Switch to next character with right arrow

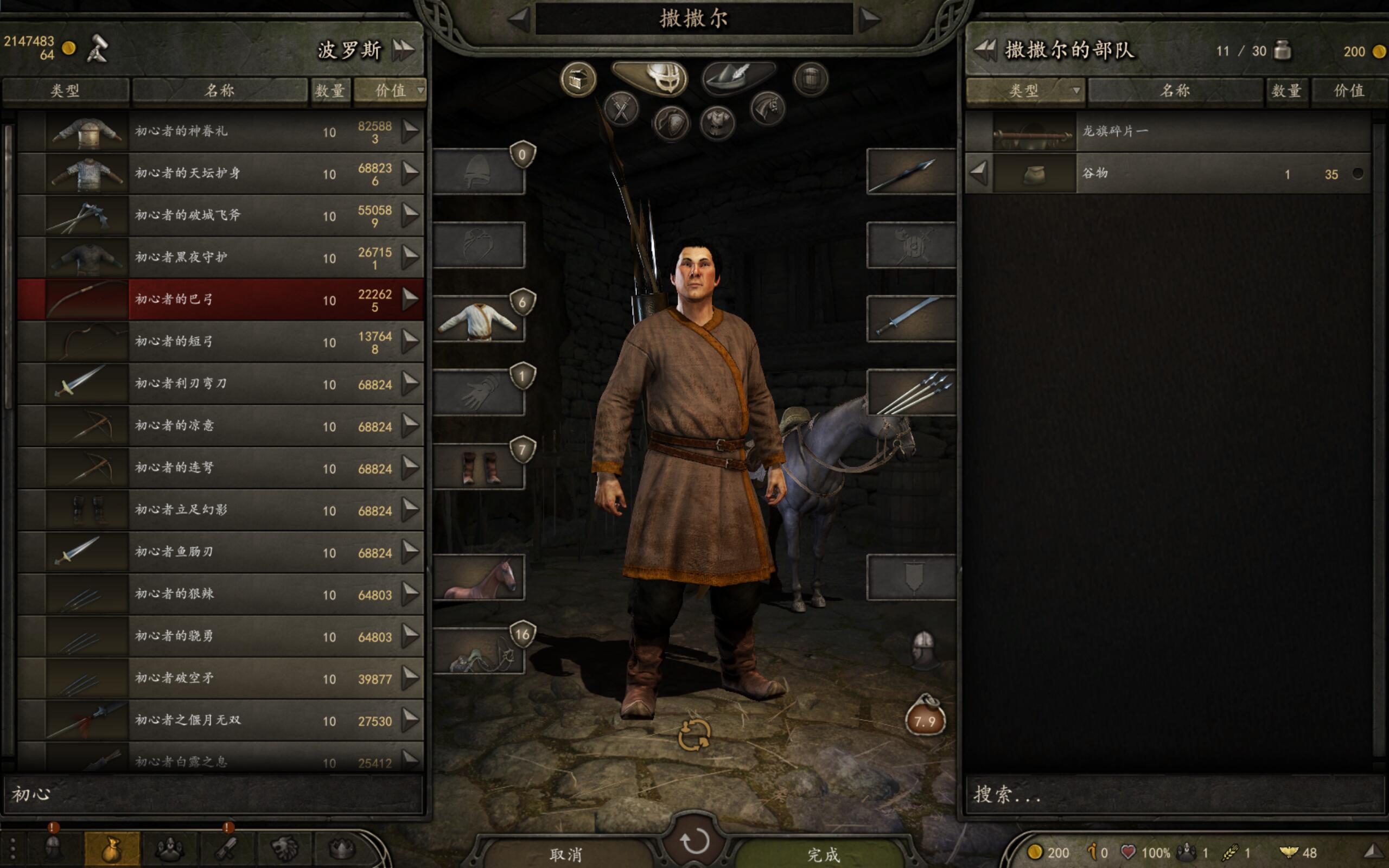[x=870, y=19]
